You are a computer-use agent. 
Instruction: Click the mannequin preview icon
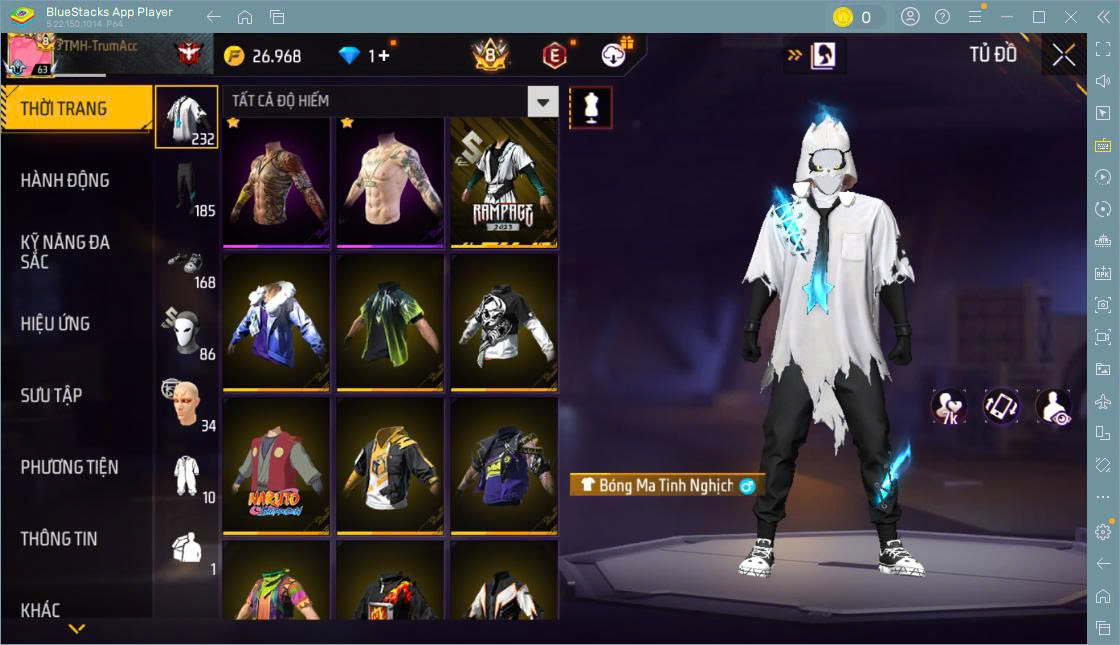coord(590,107)
